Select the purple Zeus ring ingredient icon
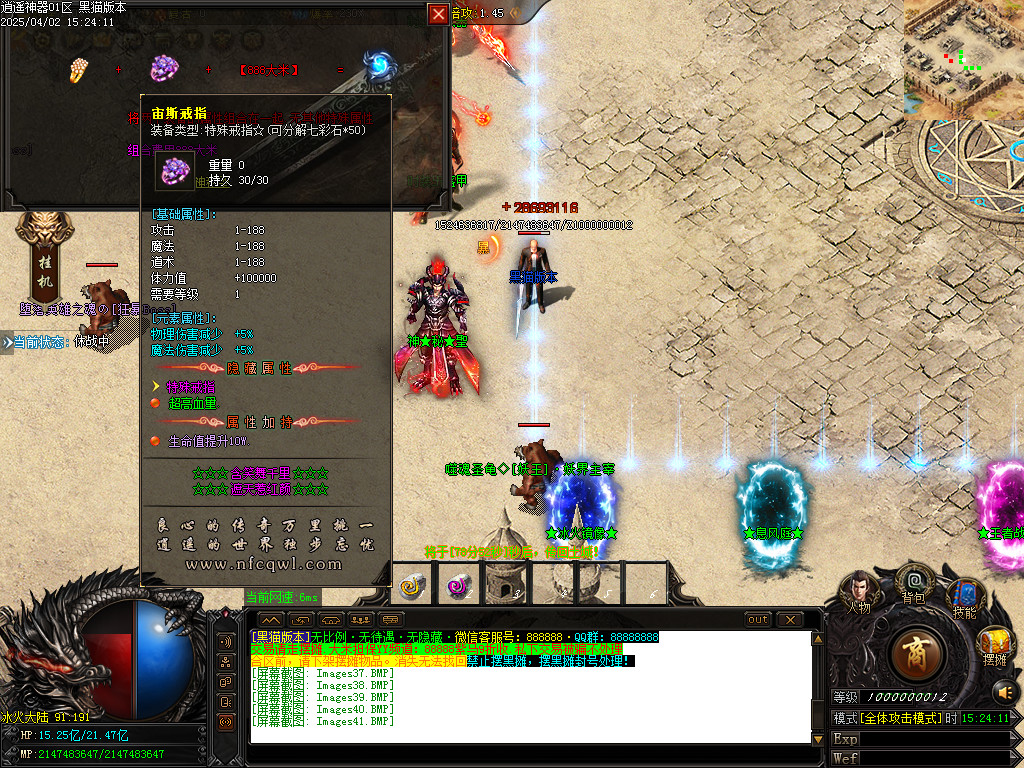Screen dimensions: 1024x768 (163, 68)
